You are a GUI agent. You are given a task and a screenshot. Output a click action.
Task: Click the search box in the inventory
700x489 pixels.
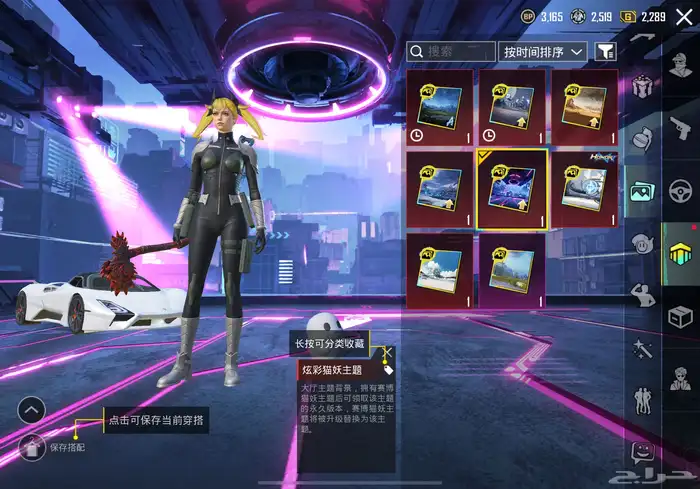[452, 51]
